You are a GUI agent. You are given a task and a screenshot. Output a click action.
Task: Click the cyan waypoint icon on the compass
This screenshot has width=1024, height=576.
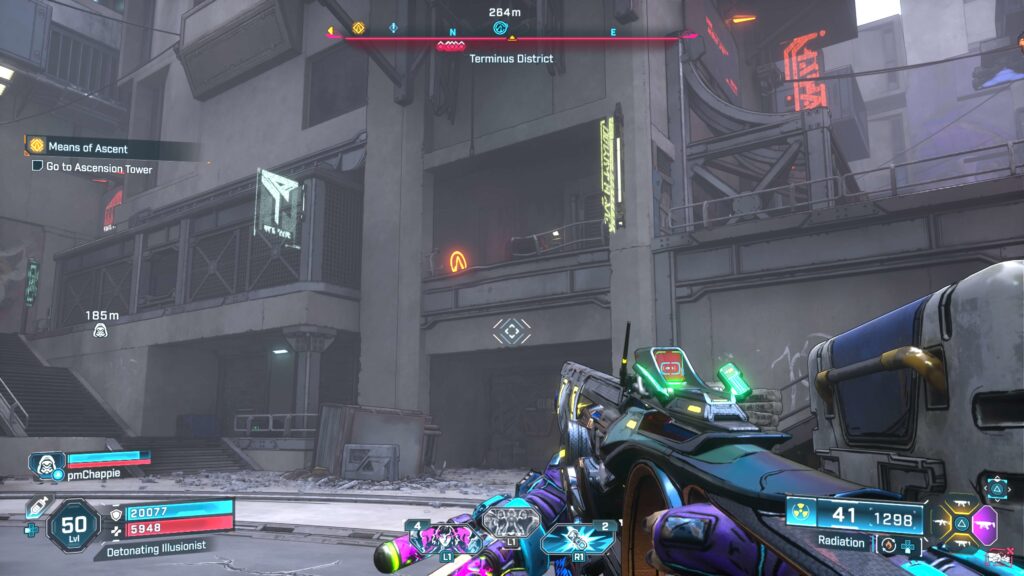pos(501,28)
